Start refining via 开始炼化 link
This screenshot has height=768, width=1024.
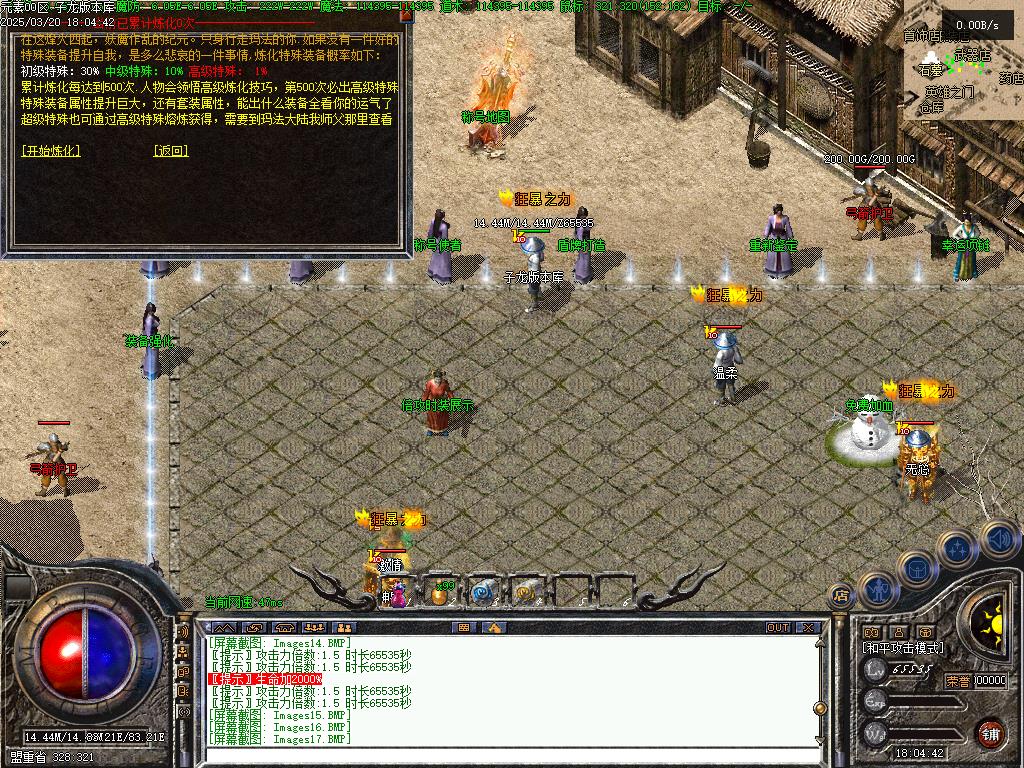pos(50,151)
